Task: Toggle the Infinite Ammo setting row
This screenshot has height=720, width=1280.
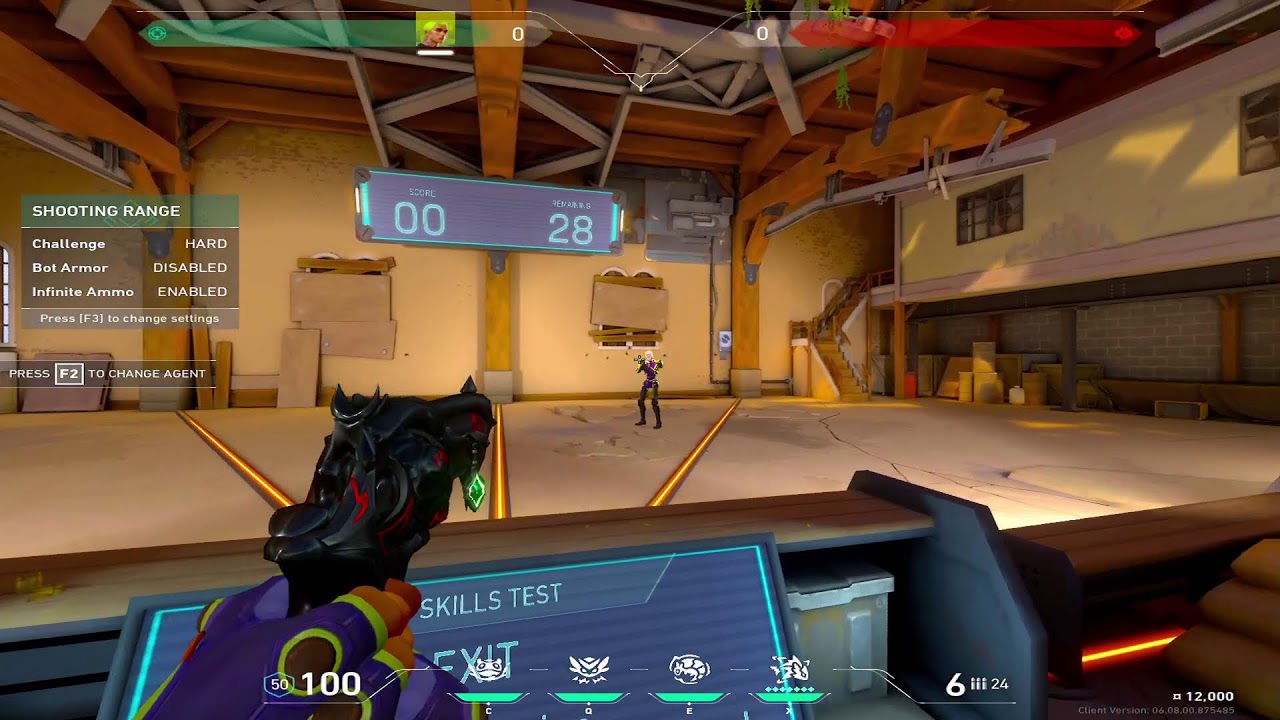Action: (x=129, y=292)
